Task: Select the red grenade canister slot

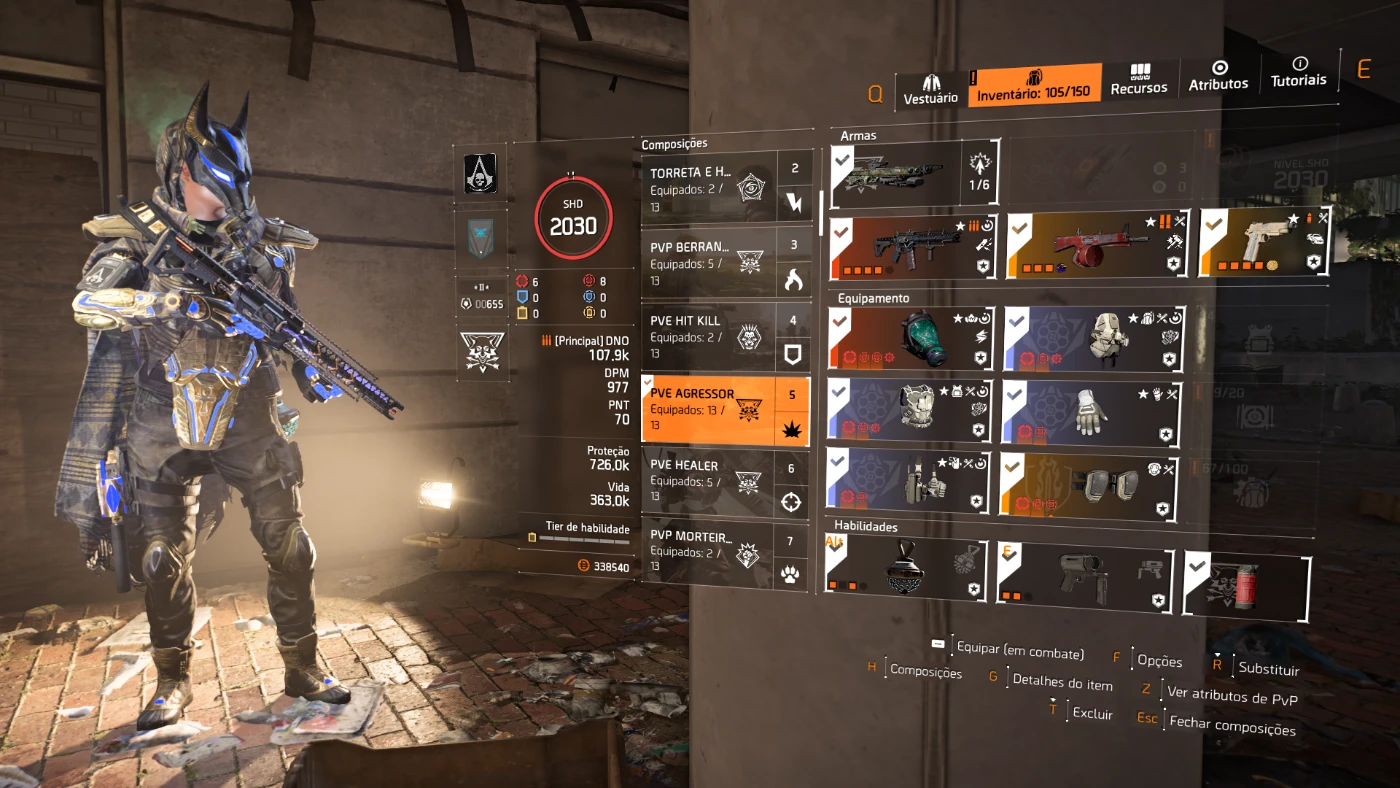Action: (x=1246, y=585)
